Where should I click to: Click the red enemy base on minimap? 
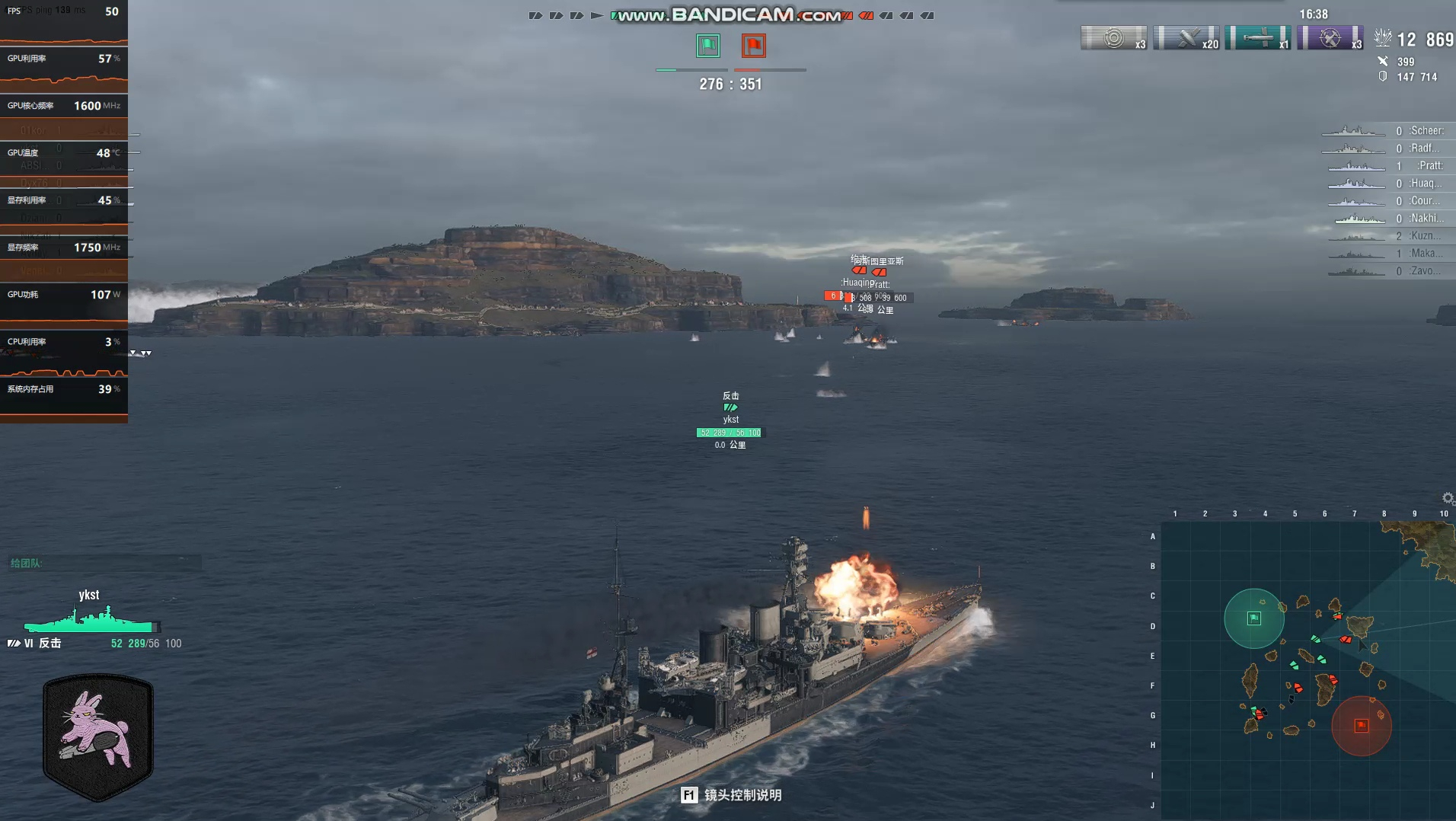1361,726
